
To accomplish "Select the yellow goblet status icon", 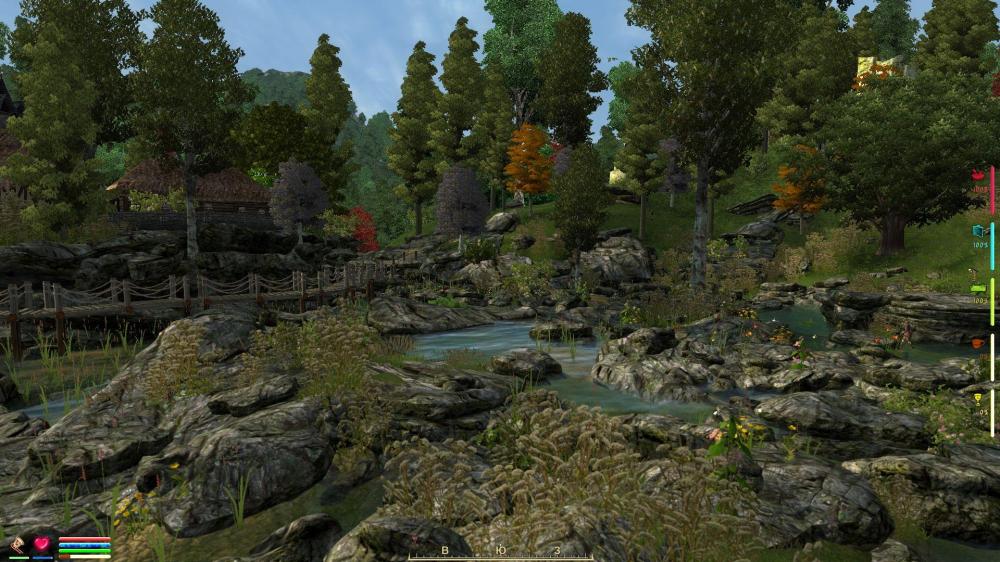I will coord(979,398).
